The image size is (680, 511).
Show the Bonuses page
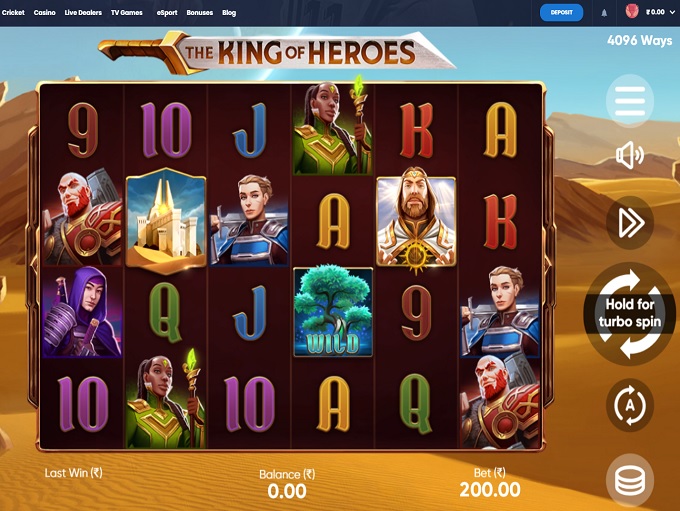[x=199, y=13]
